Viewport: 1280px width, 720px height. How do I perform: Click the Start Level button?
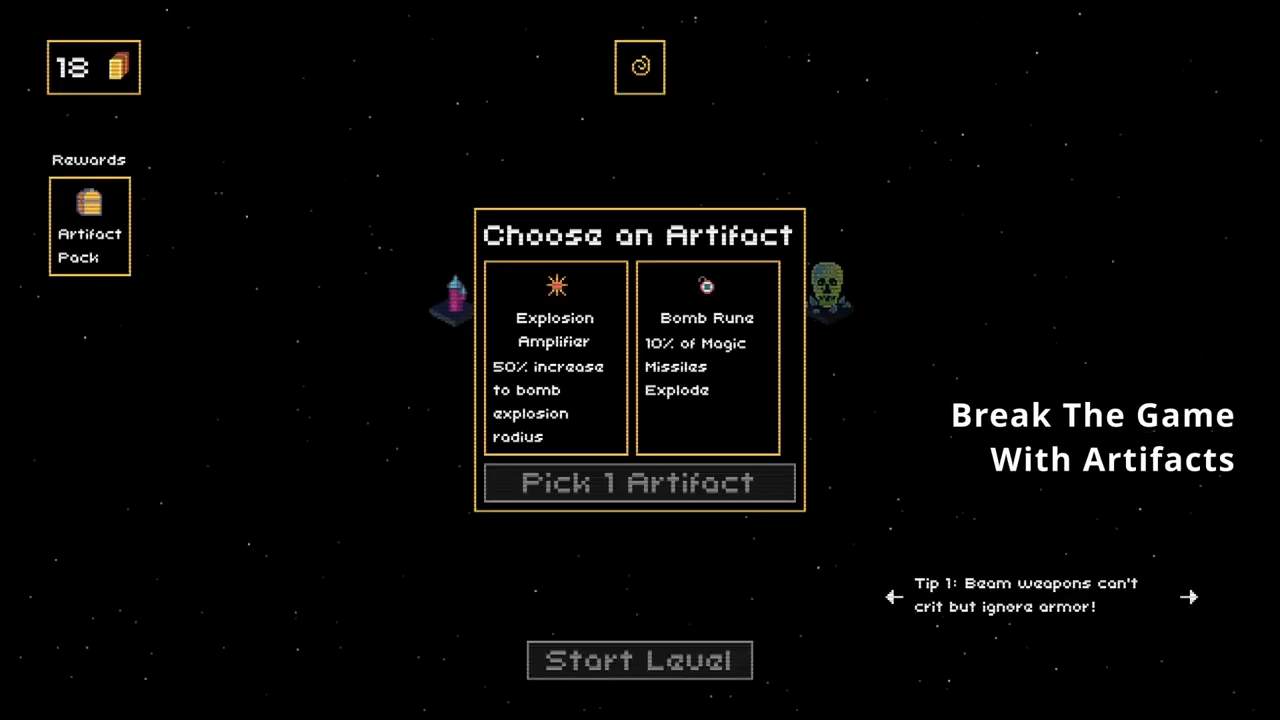[639, 661]
